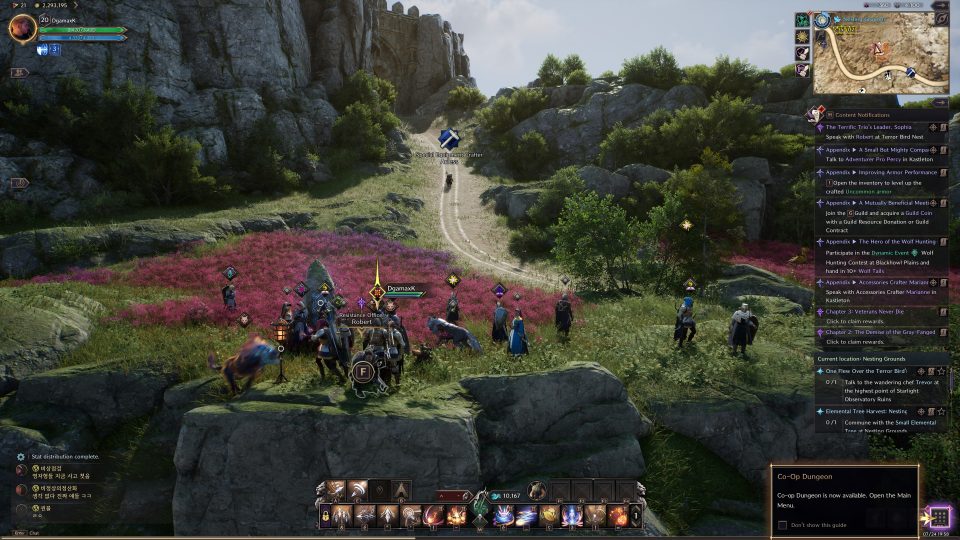Open the minimap

click(x=879, y=52)
